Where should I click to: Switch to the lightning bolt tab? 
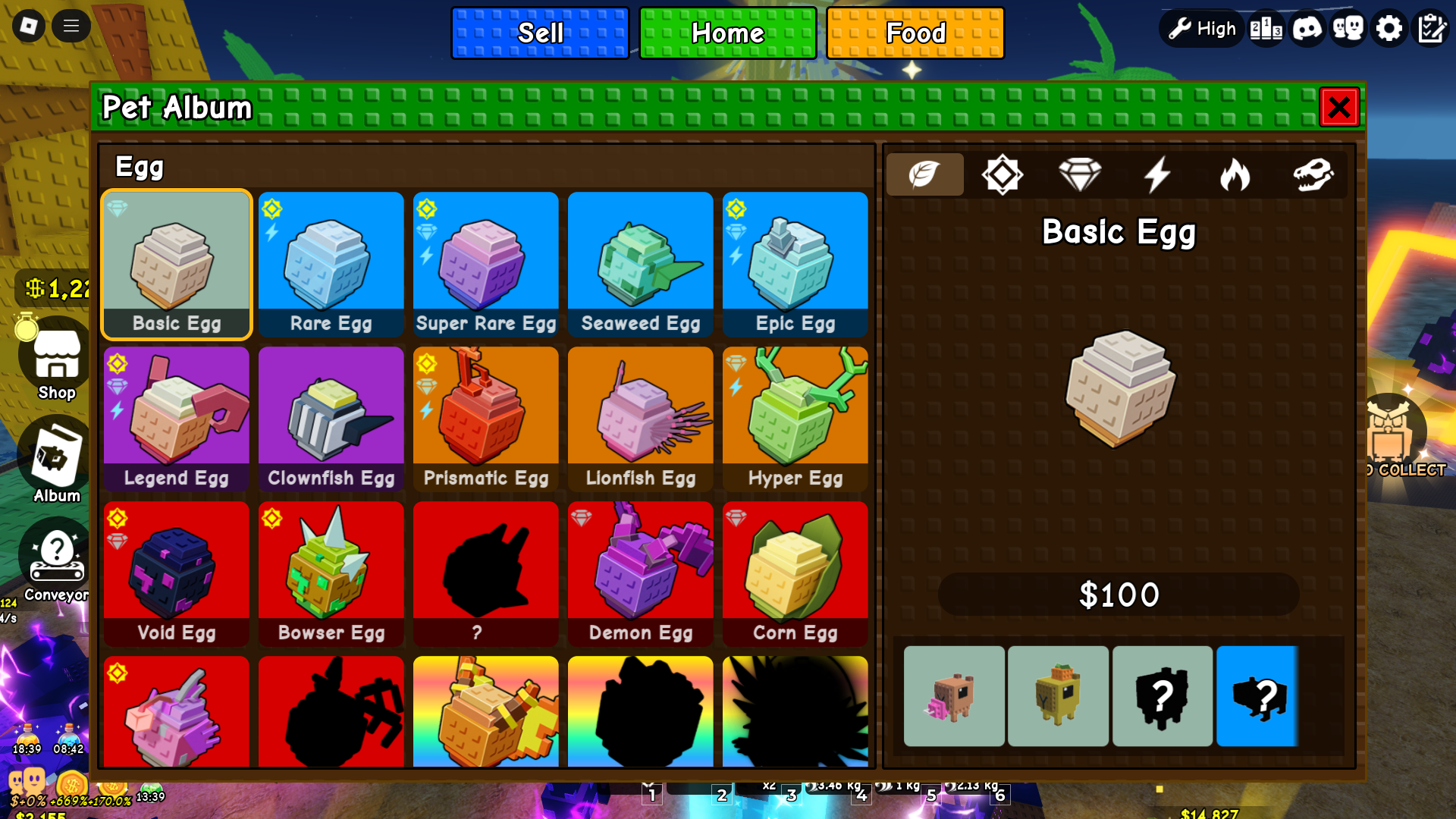point(1157,175)
